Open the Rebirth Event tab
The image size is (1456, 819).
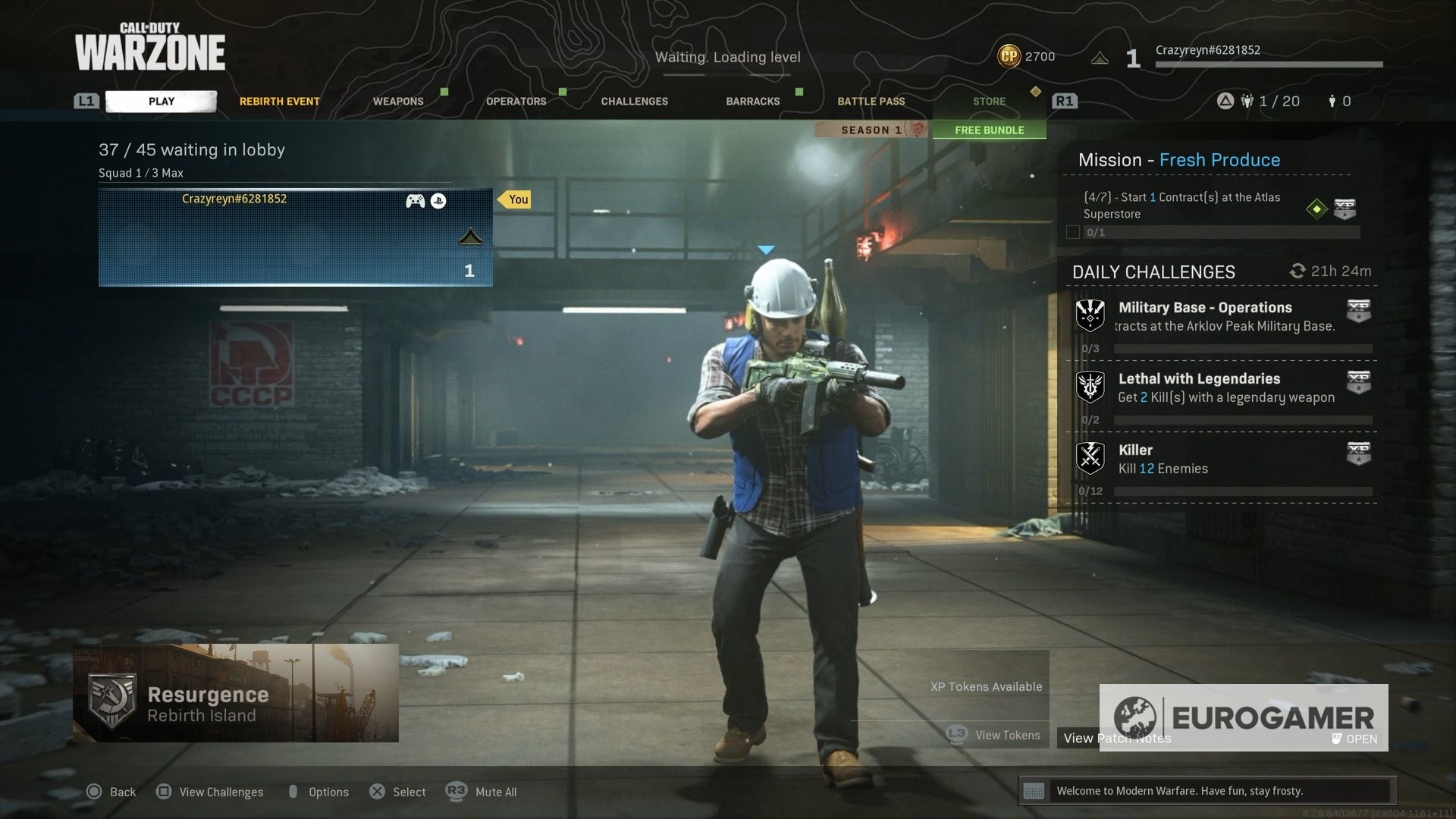tap(279, 101)
